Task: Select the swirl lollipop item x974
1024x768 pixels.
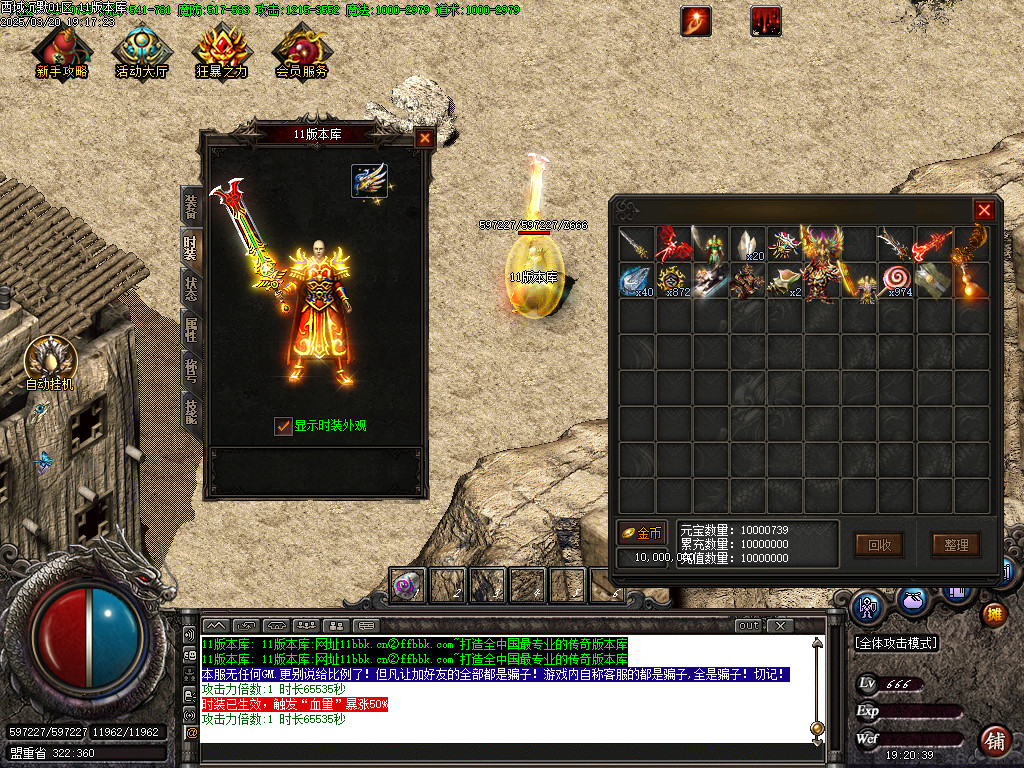Action: pos(894,280)
